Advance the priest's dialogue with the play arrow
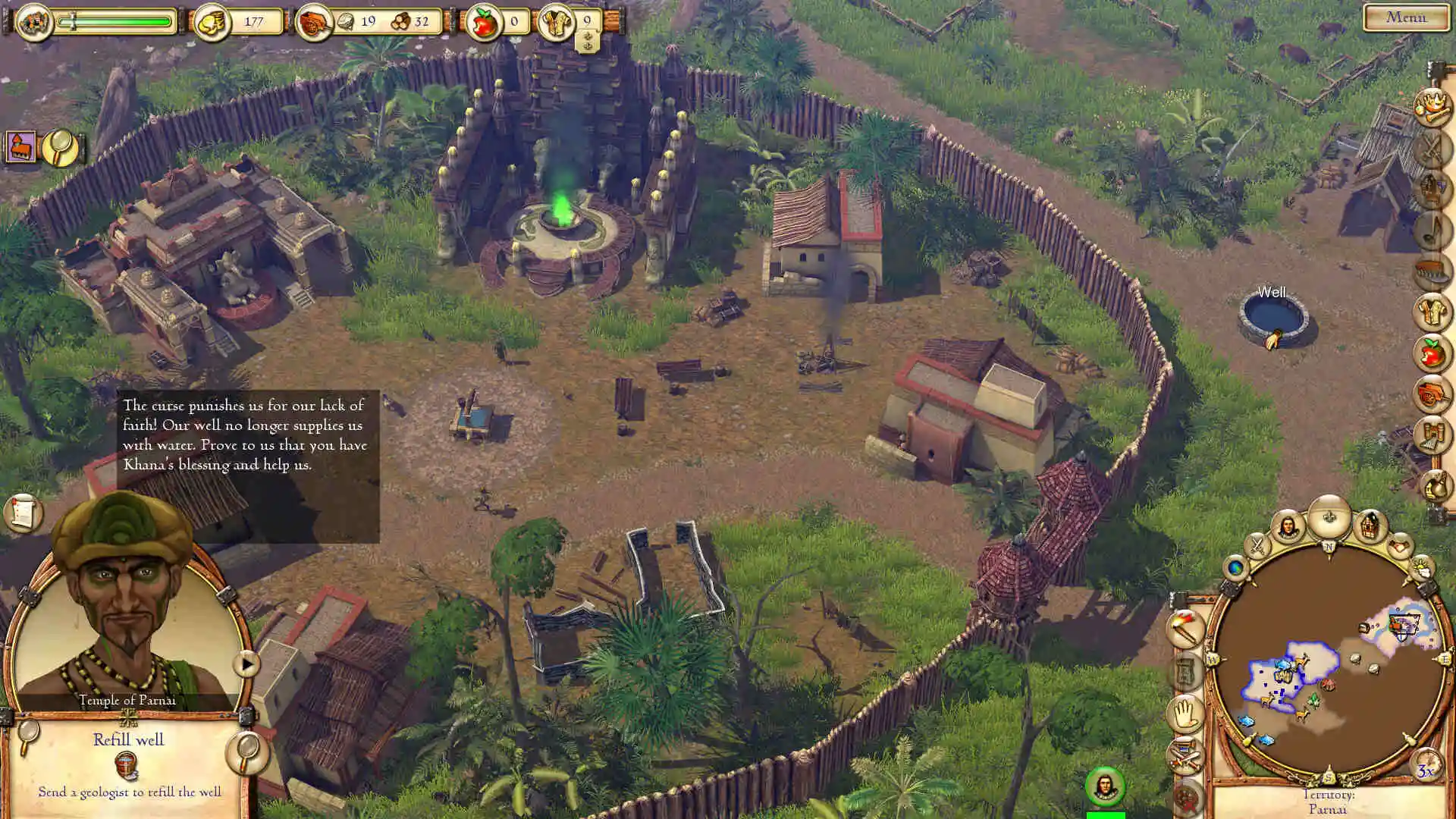Screen dimensions: 1456x819 (x=246, y=664)
